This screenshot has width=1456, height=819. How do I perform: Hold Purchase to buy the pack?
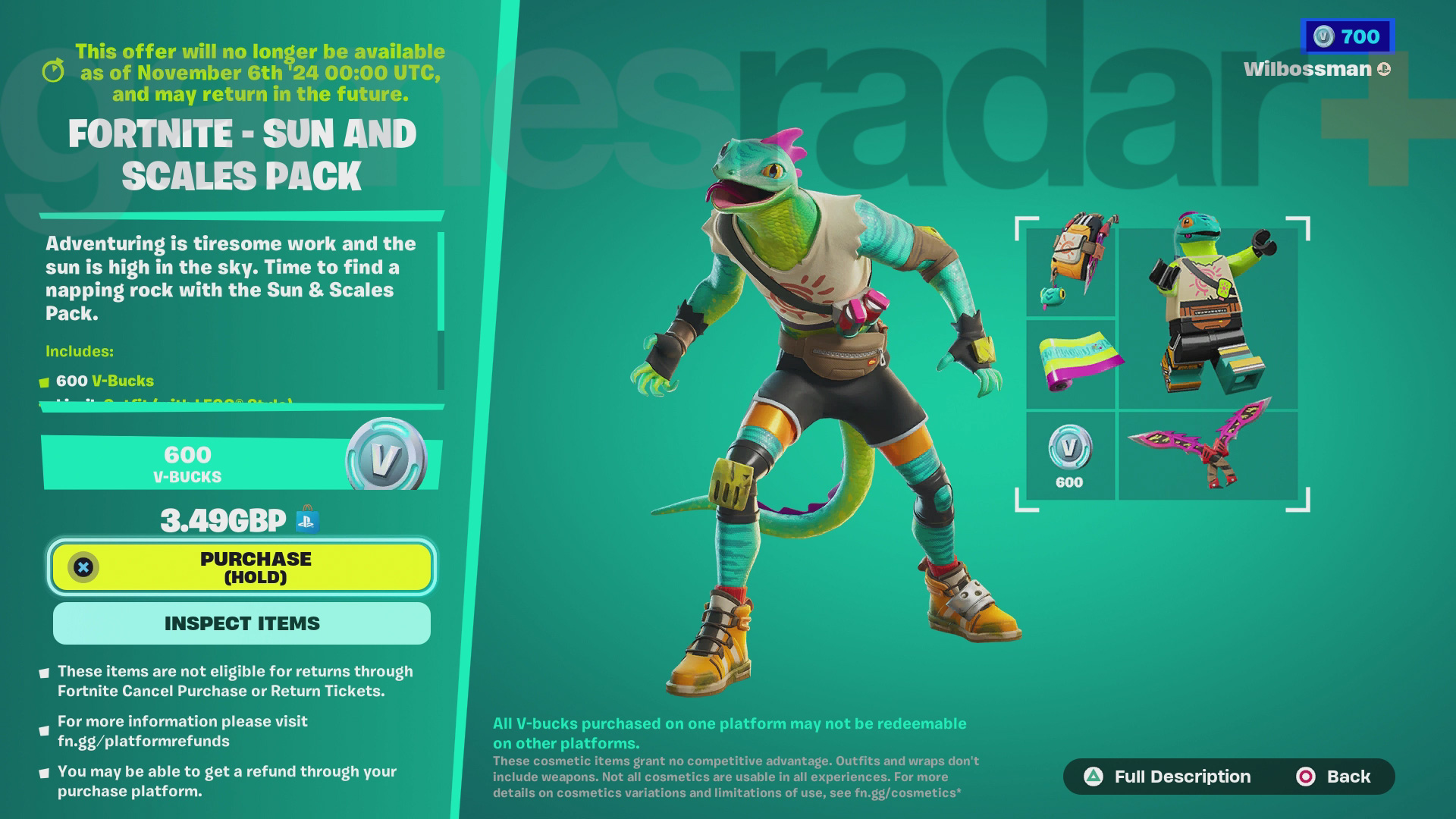[241, 567]
